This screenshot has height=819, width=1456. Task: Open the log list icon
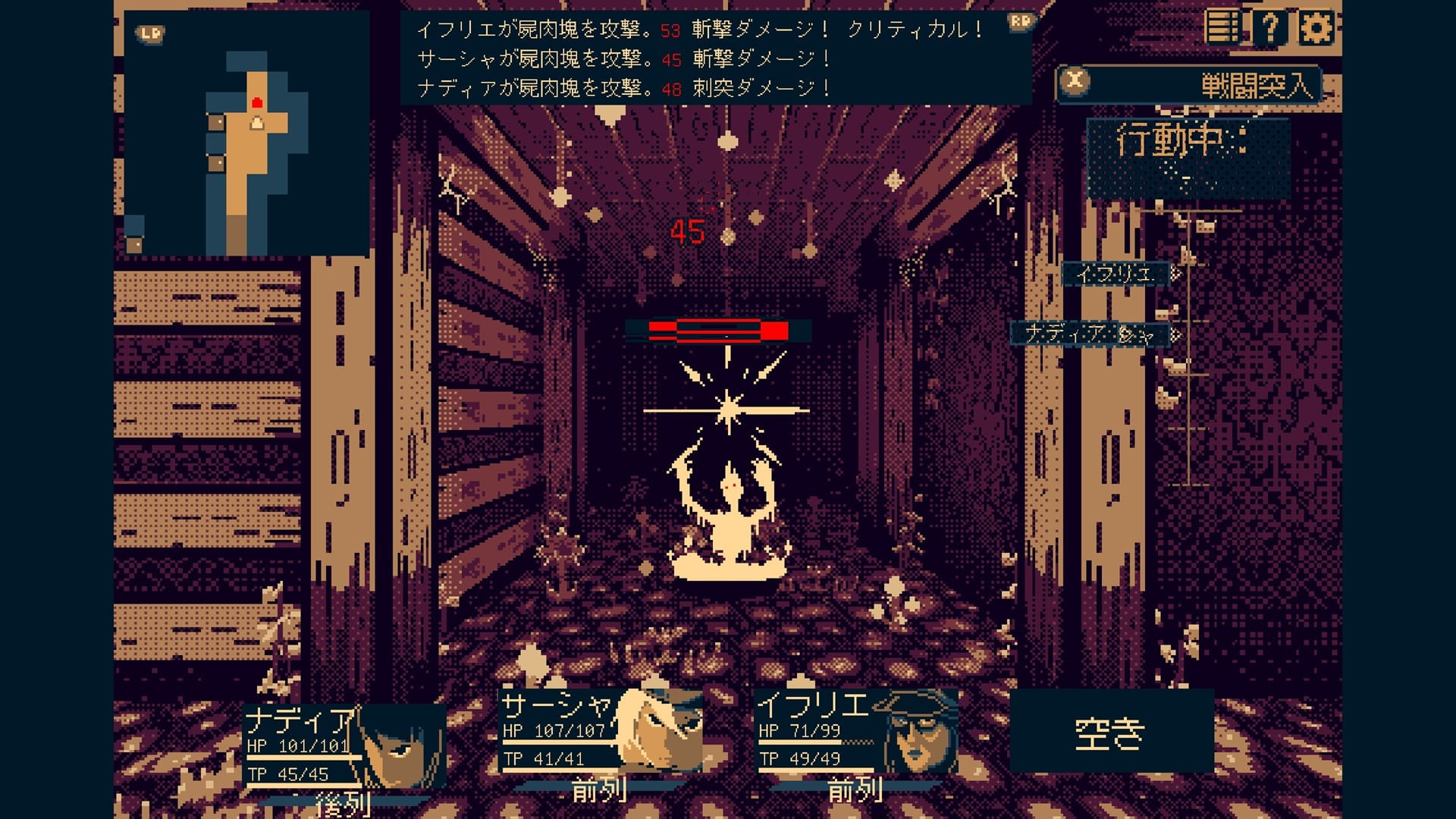(x=1222, y=28)
